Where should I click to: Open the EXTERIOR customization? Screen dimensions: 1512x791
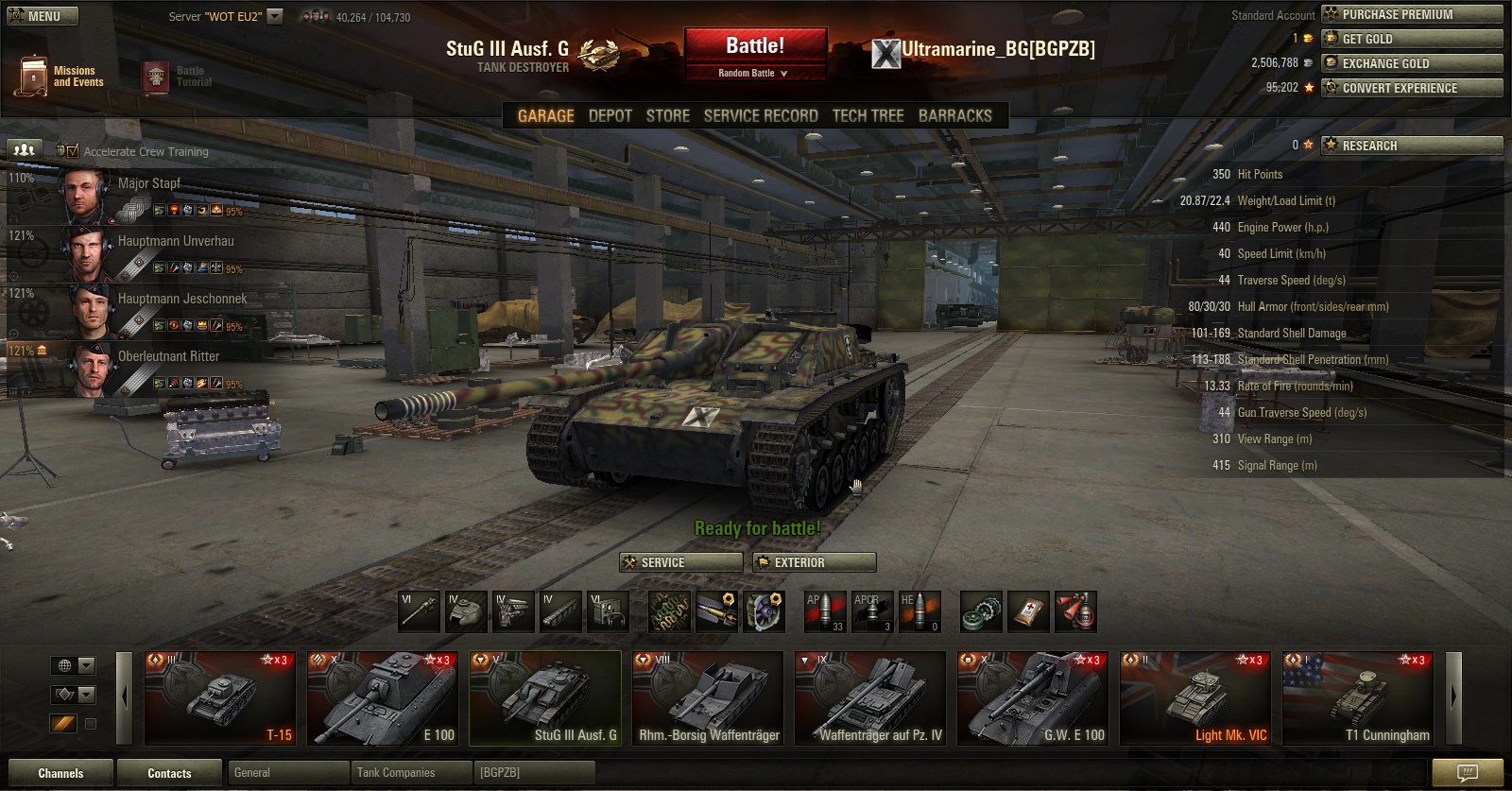(815, 562)
